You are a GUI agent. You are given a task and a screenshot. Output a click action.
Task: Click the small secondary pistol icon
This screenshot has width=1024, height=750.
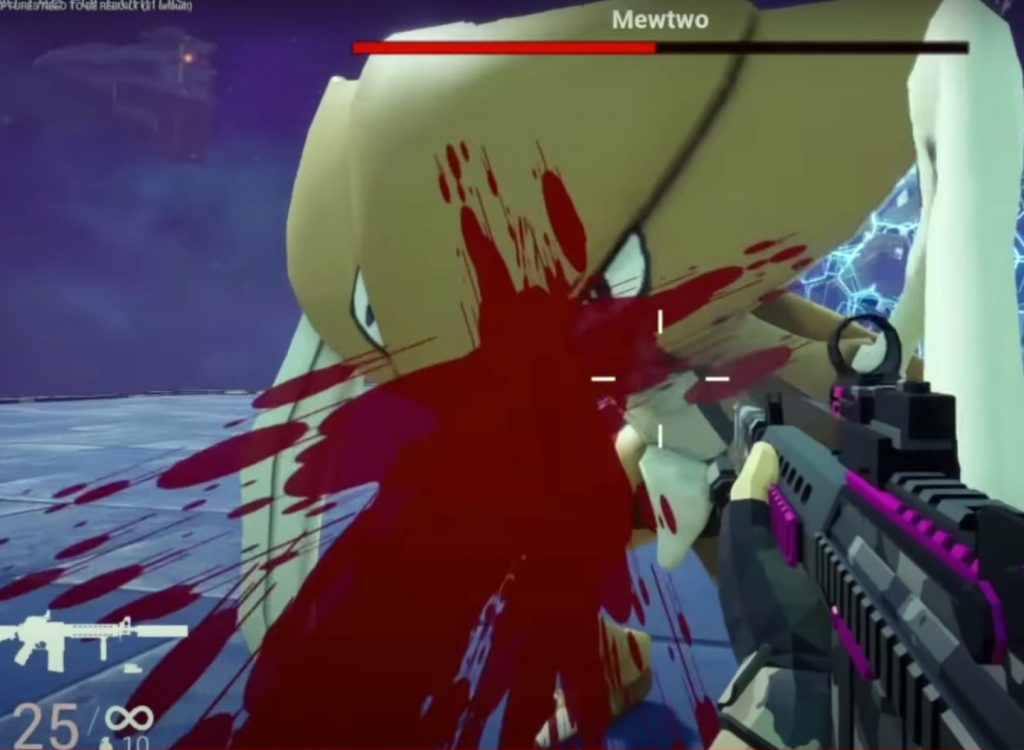click(x=131, y=668)
